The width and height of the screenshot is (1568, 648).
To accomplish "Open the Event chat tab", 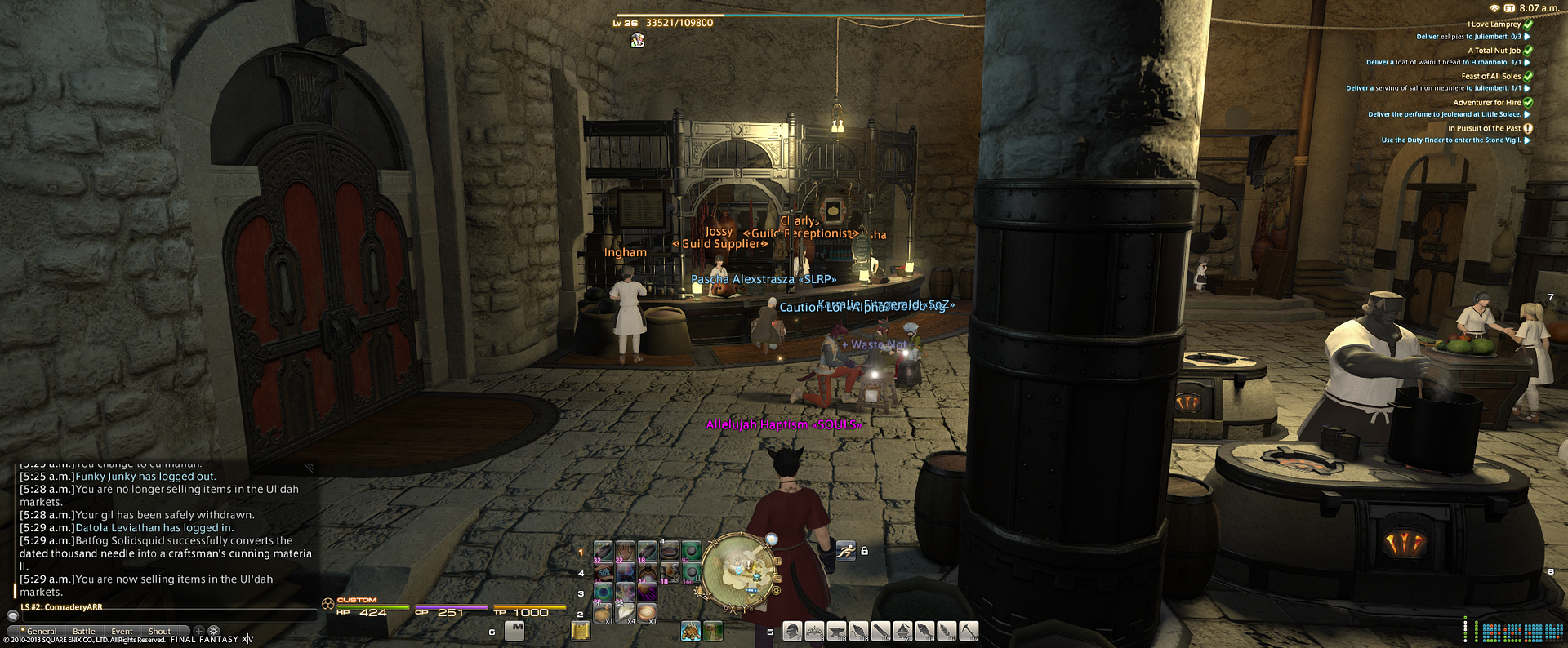I will point(122,631).
